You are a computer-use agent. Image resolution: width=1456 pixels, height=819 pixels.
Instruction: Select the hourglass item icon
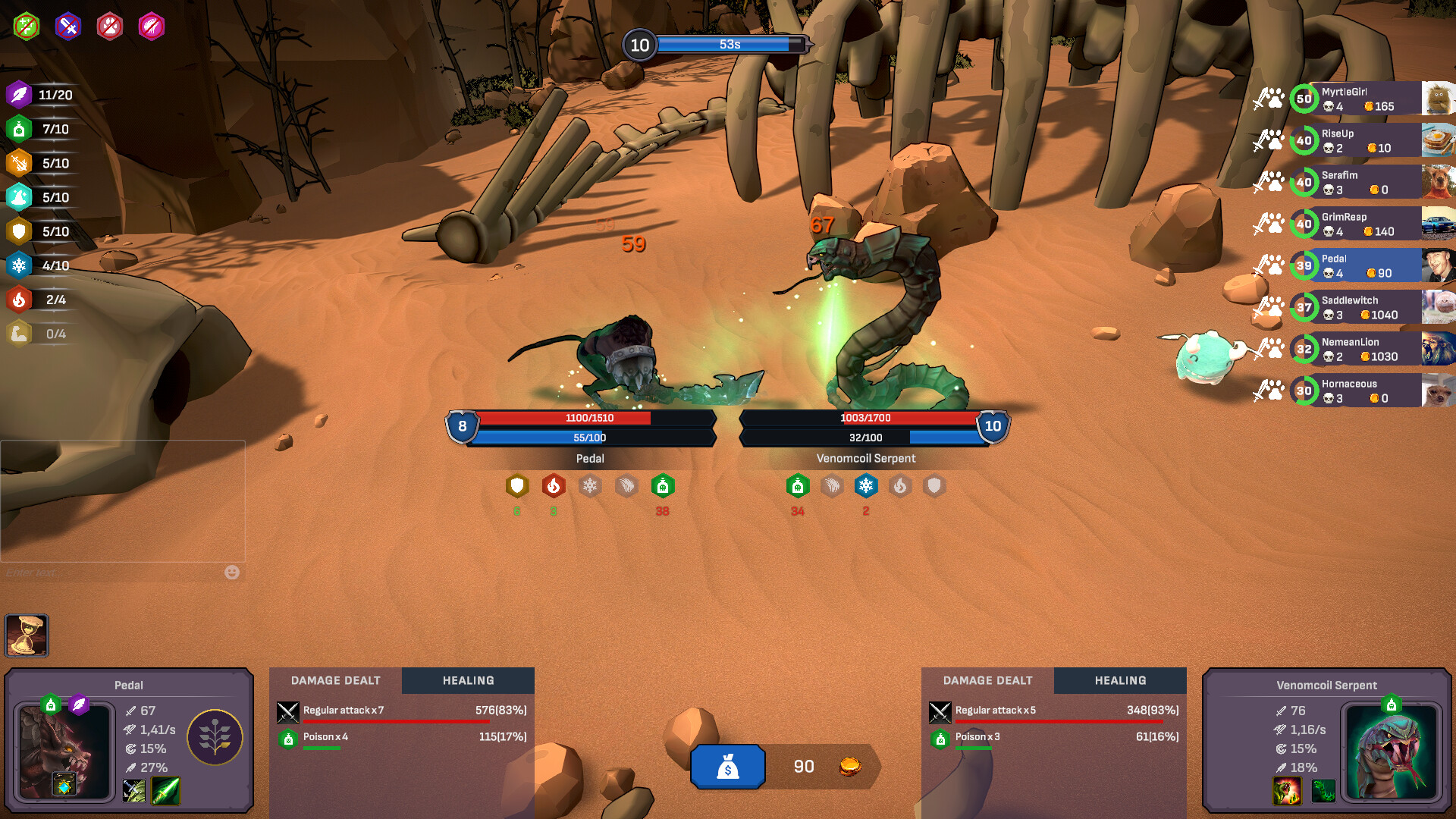(x=27, y=635)
